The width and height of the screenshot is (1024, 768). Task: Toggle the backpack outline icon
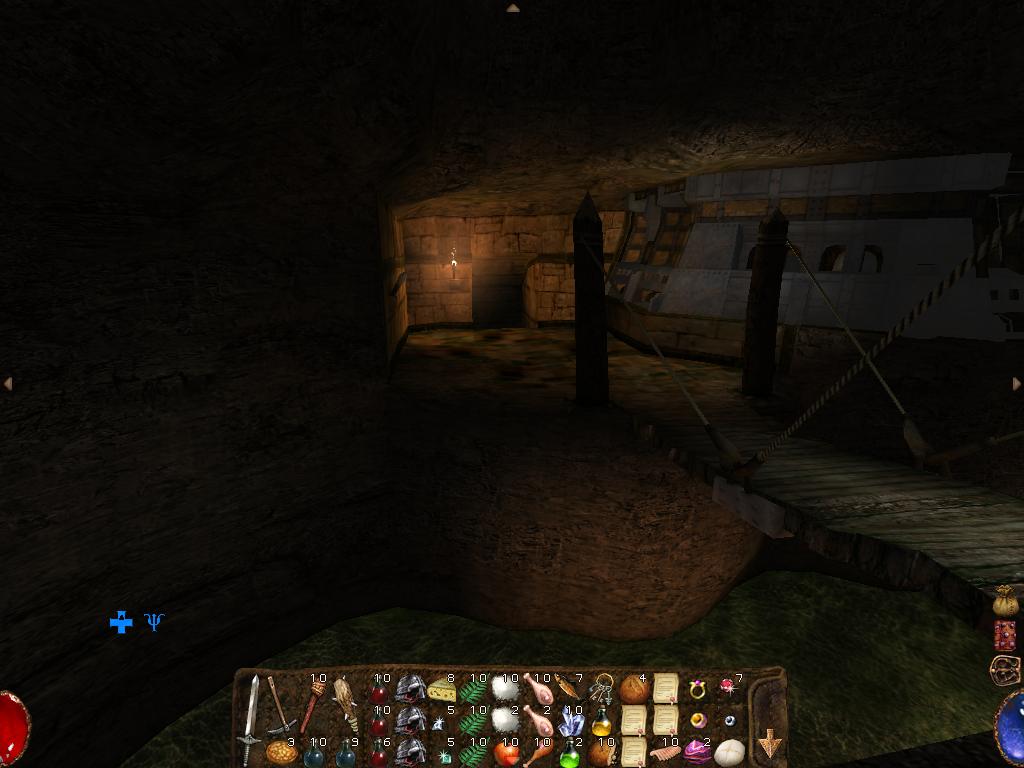1003,669
